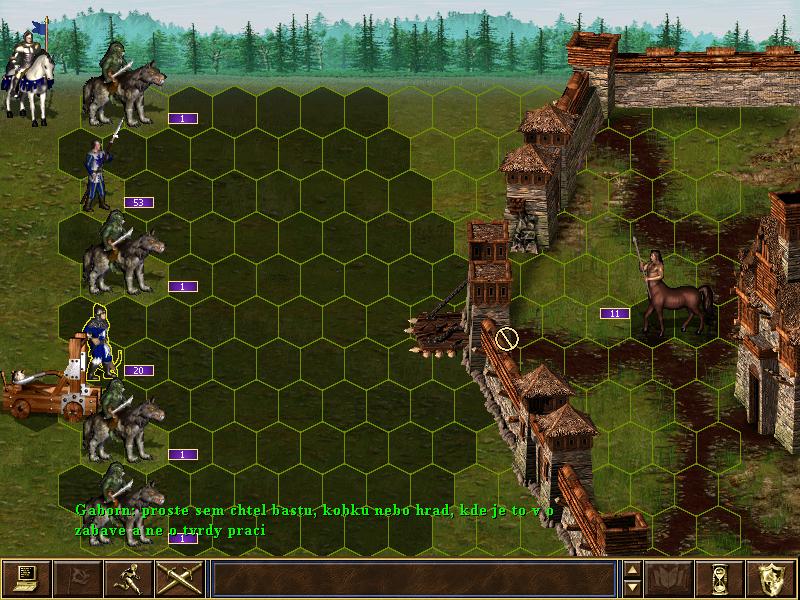Image resolution: width=800 pixels, height=600 pixels.
Task: Click the combat log up arrow
Action: click(x=632, y=570)
